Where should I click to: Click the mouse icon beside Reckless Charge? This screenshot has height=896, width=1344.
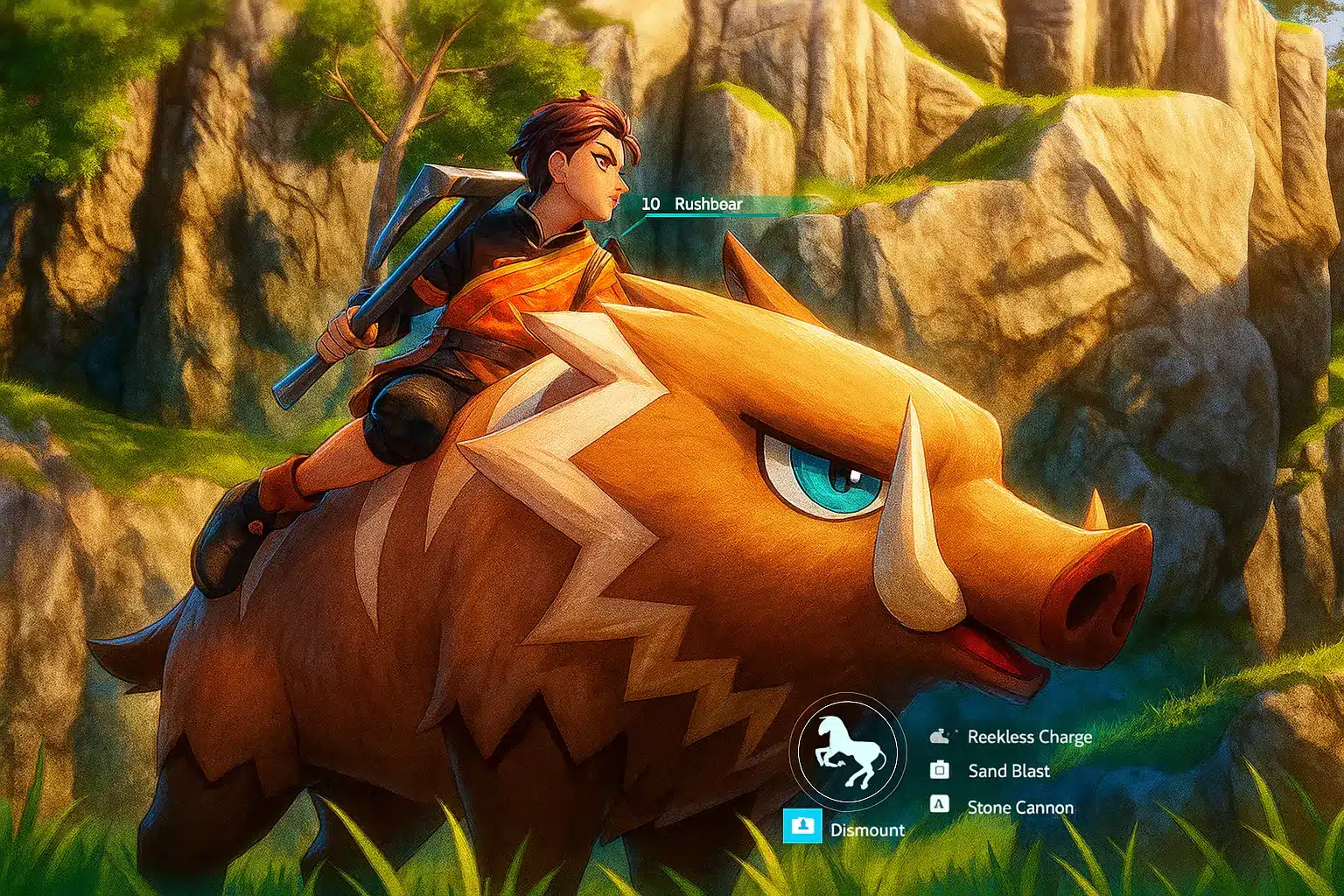point(940,736)
